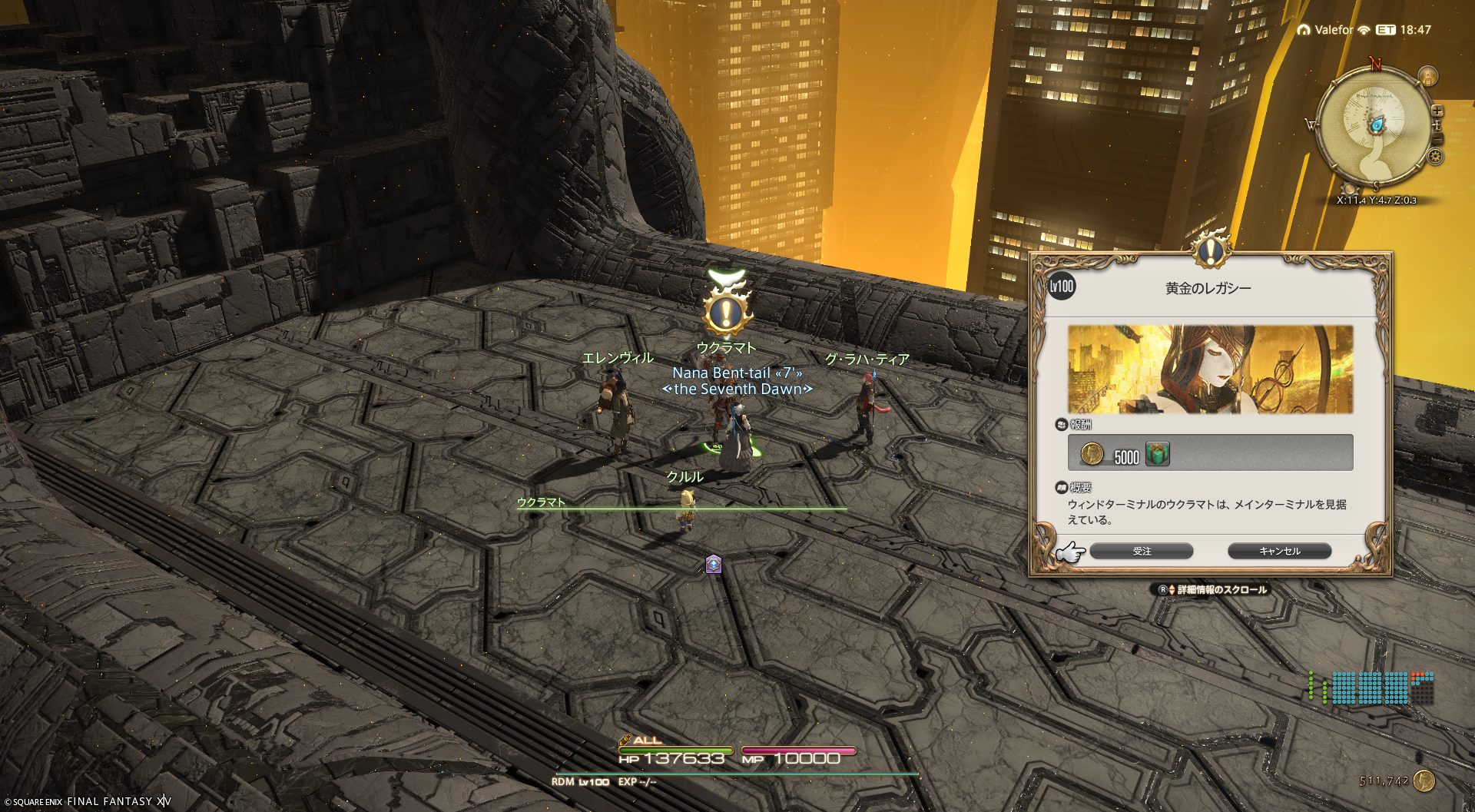This screenshot has width=1475, height=812.
Task: Click the gil coin reward icon
Action: tap(1092, 454)
